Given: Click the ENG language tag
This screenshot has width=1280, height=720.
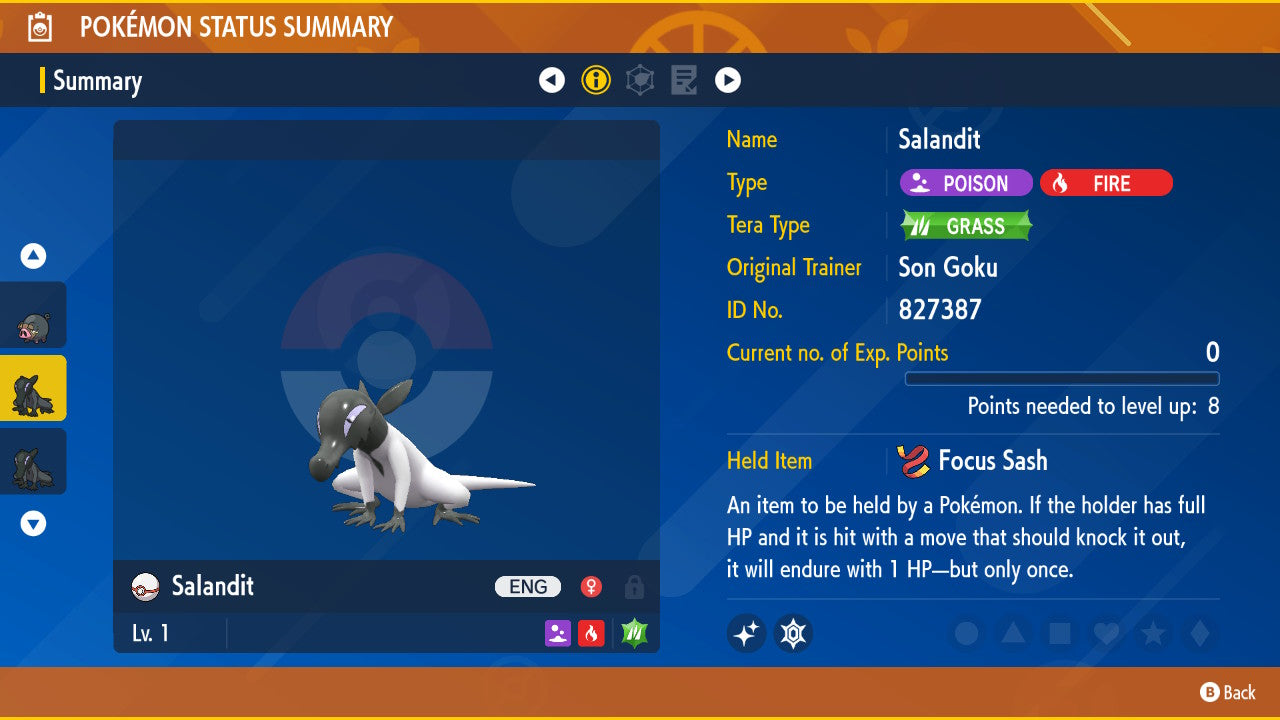Looking at the screenshot, I should 527,587.
